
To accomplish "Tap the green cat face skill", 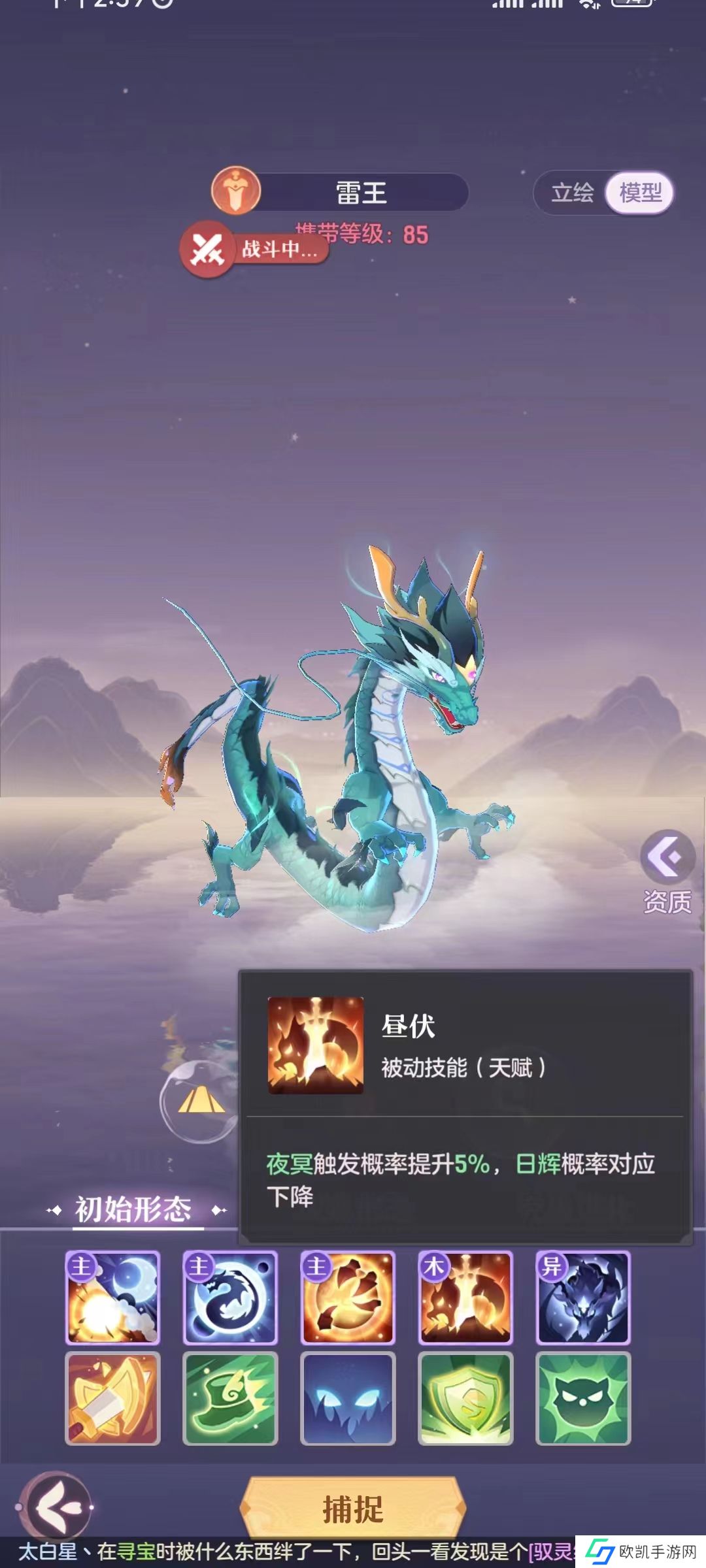I will (x=583, y=1398).
